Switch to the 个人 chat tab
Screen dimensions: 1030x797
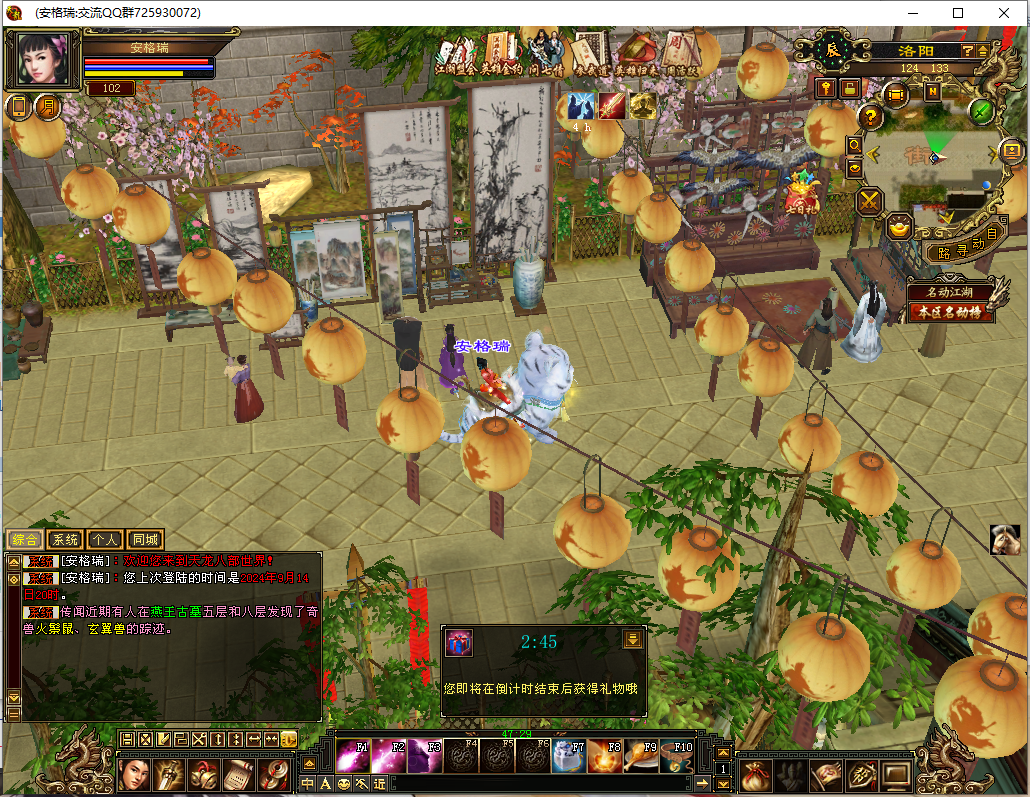pyautogui.click(x=105, y=539)
